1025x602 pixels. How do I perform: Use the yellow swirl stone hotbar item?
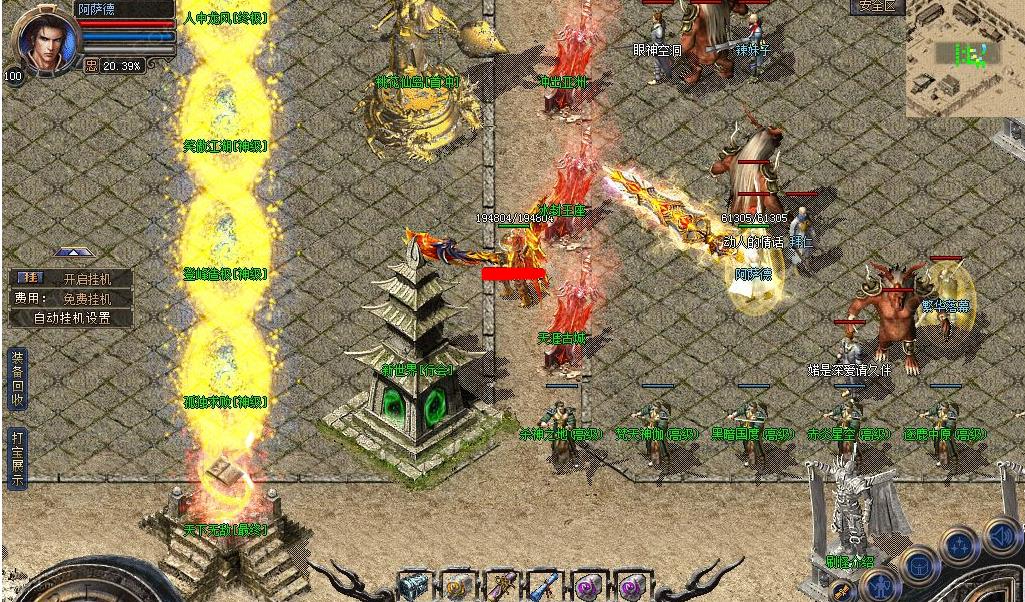tap(457, 586)
